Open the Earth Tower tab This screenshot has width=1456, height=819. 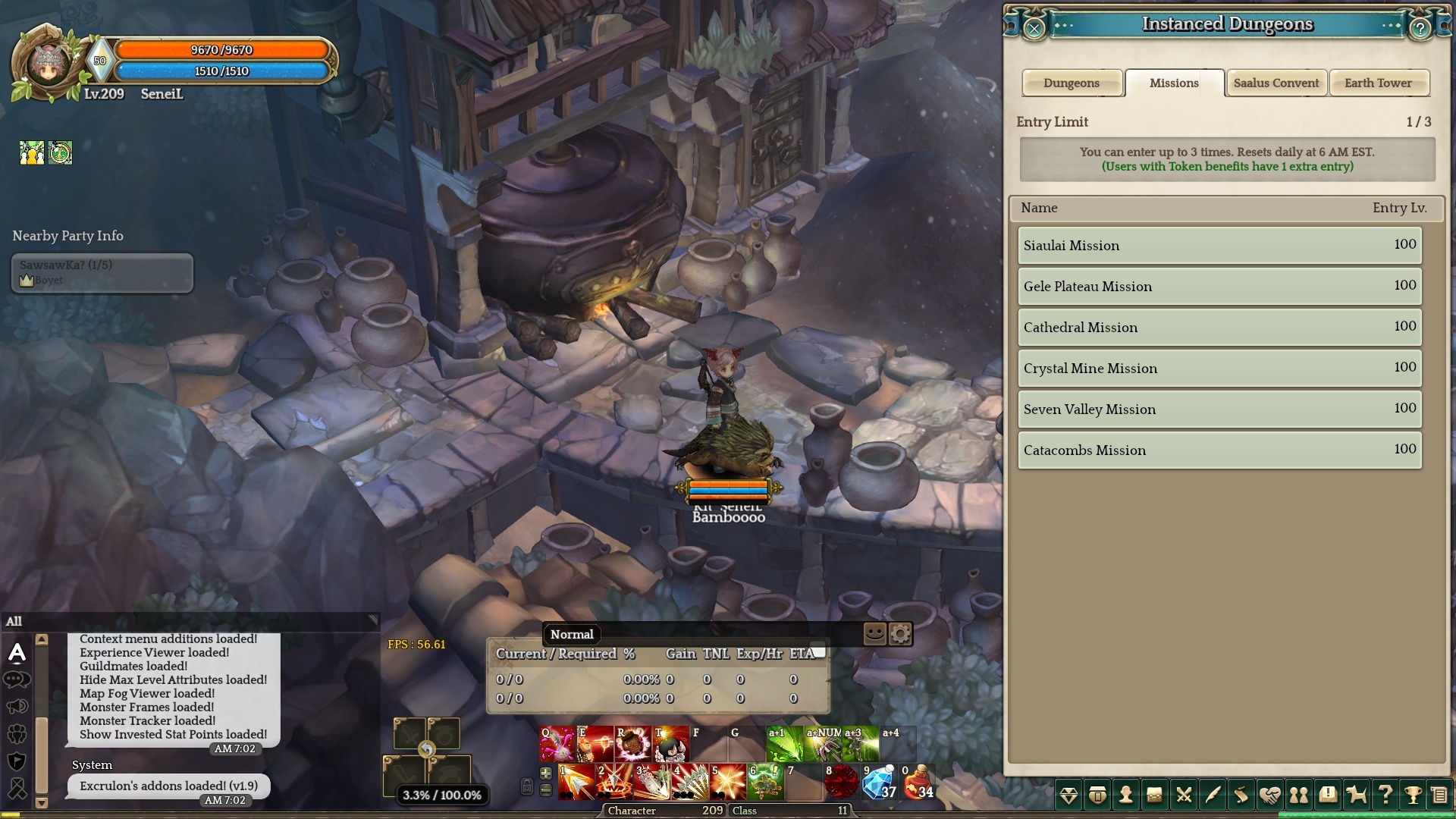click(1378, 83)
